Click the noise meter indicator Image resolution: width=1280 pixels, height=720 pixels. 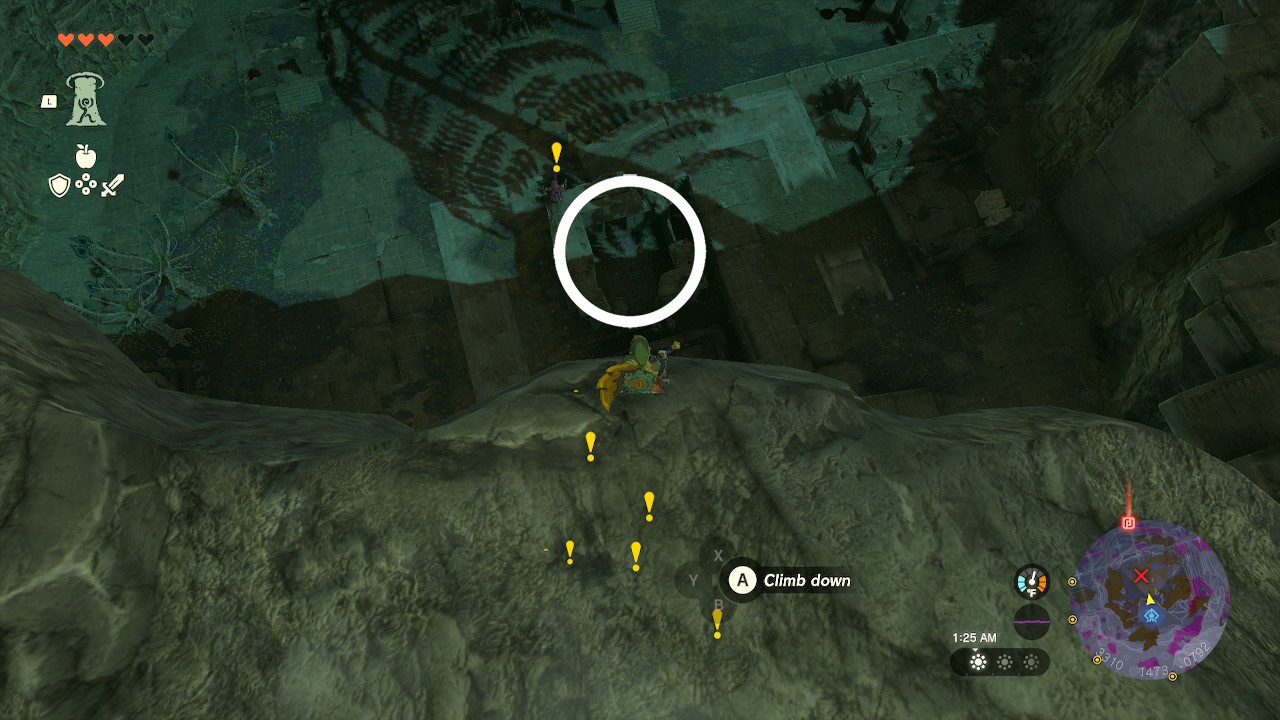click(x=1032, y=621)
